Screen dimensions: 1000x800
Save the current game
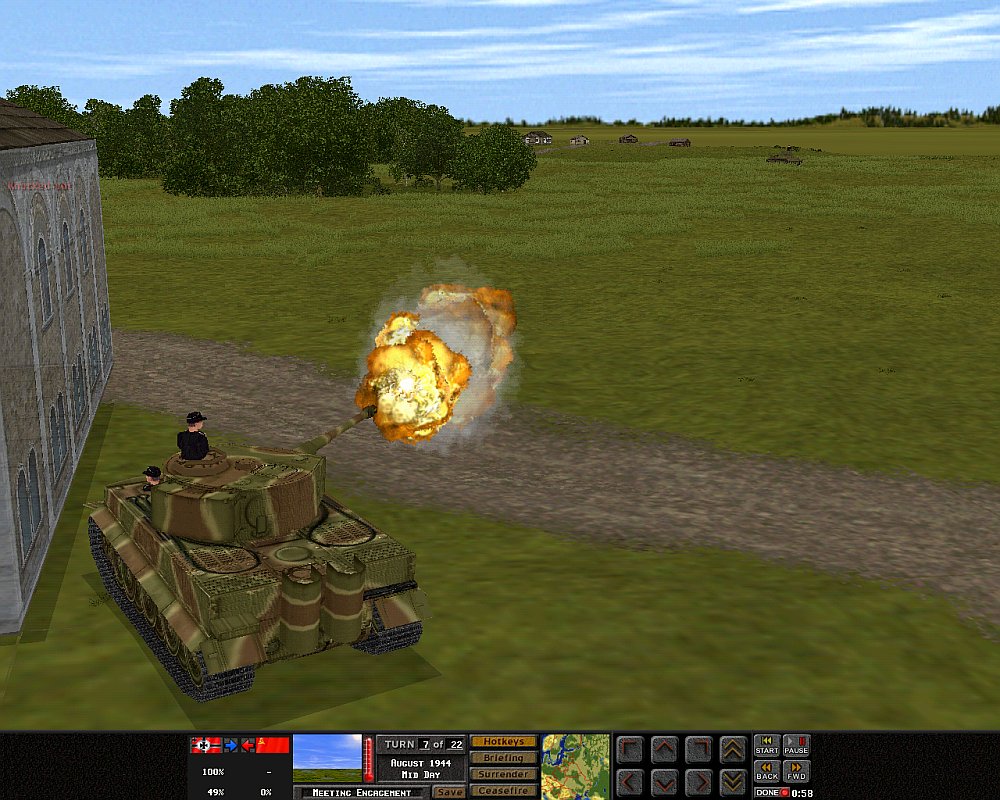click(x=449, y=792)
